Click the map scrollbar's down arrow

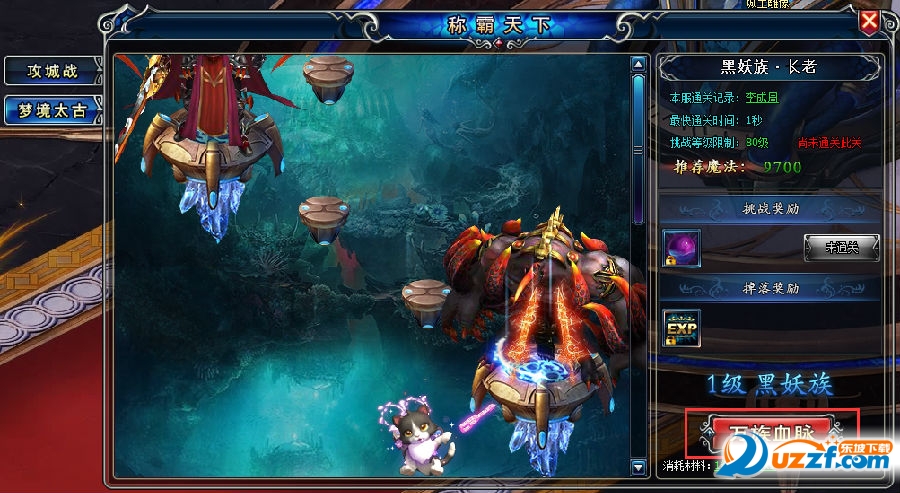638,466
